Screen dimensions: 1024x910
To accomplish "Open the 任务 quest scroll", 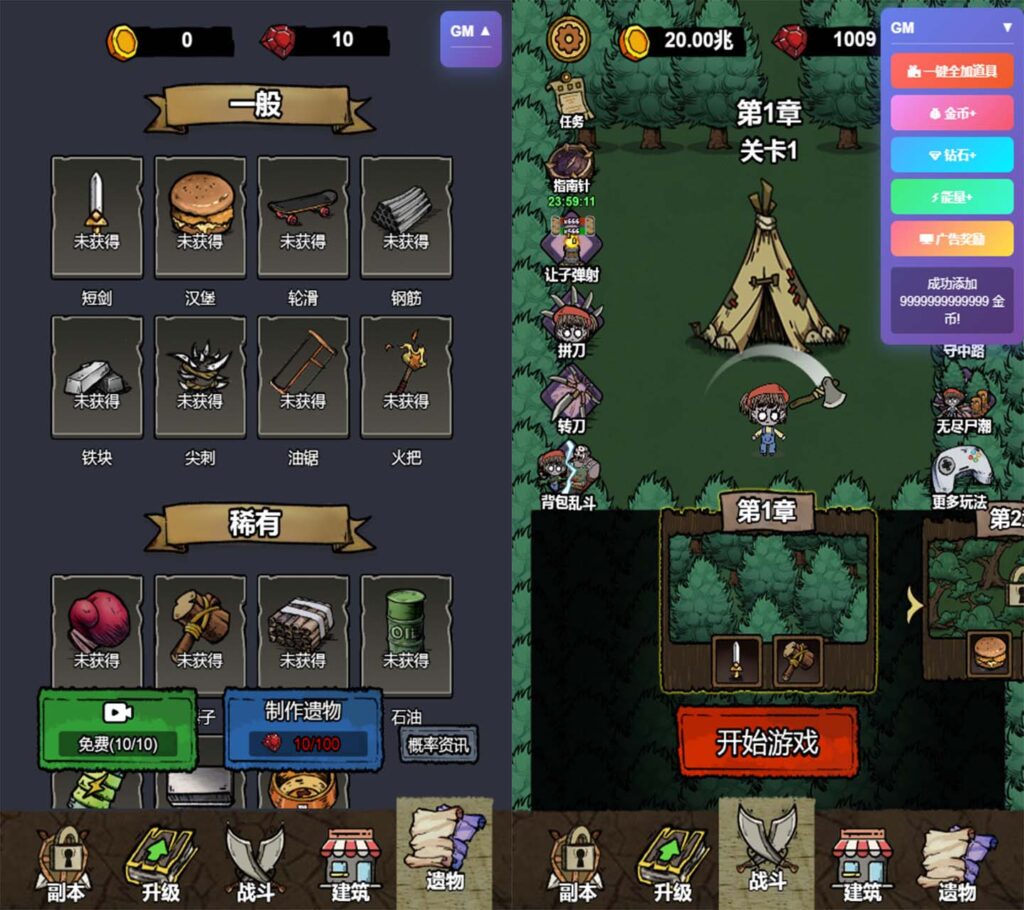I will click(571, 100).
